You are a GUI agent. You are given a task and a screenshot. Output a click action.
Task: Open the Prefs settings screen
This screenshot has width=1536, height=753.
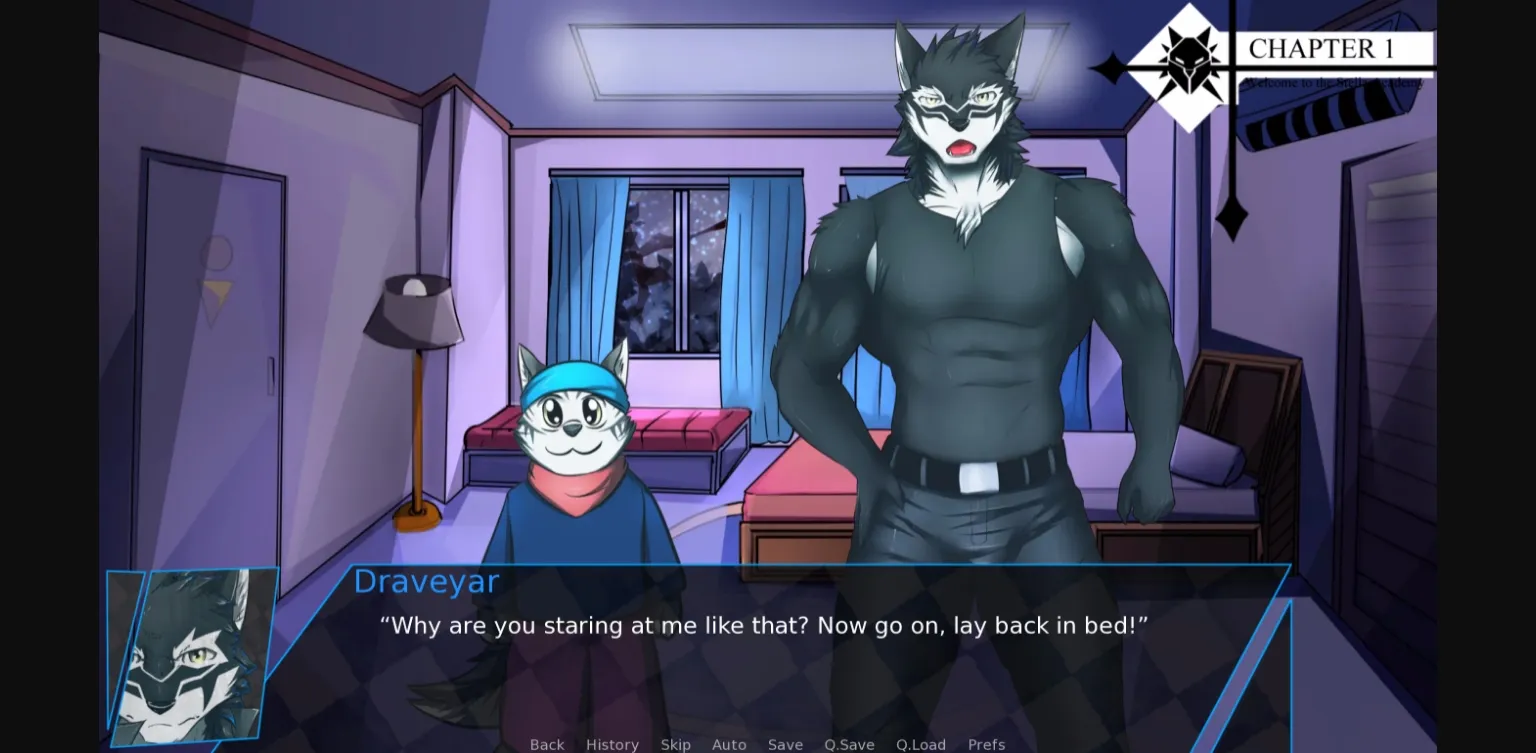(986, 745)
